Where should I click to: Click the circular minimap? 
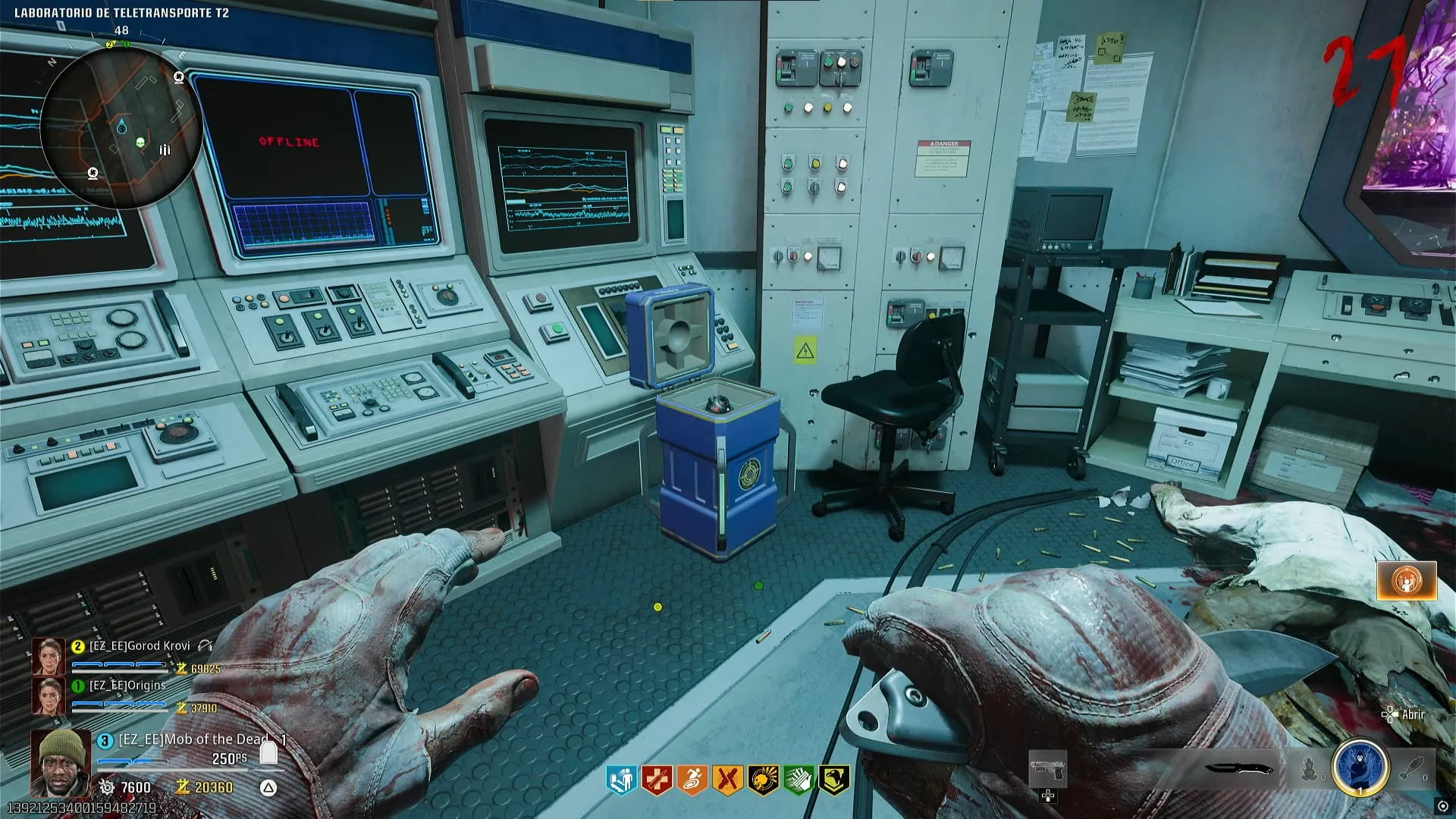point(121,126)
